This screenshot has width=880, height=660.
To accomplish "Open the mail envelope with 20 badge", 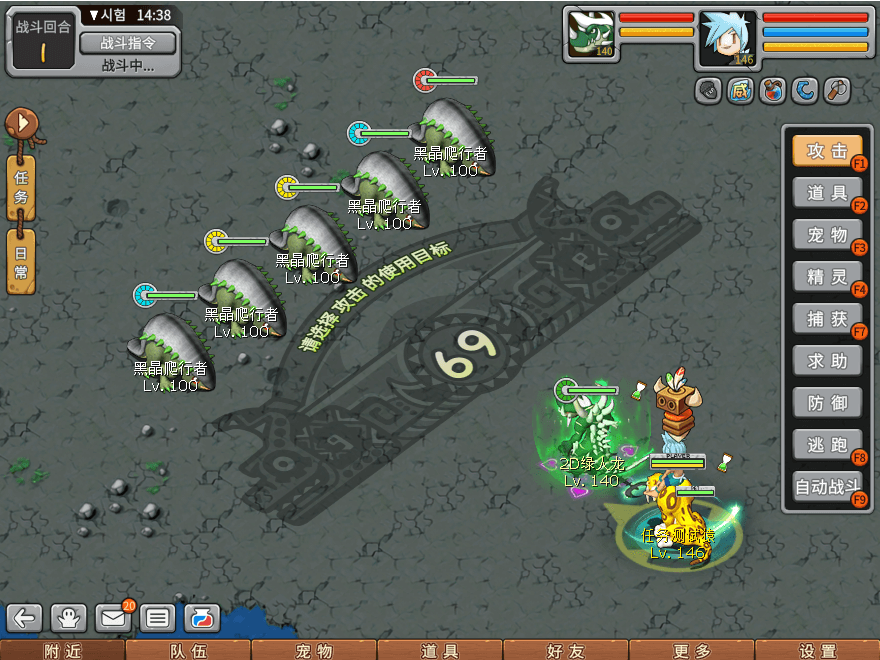I will tap(113, 618).
